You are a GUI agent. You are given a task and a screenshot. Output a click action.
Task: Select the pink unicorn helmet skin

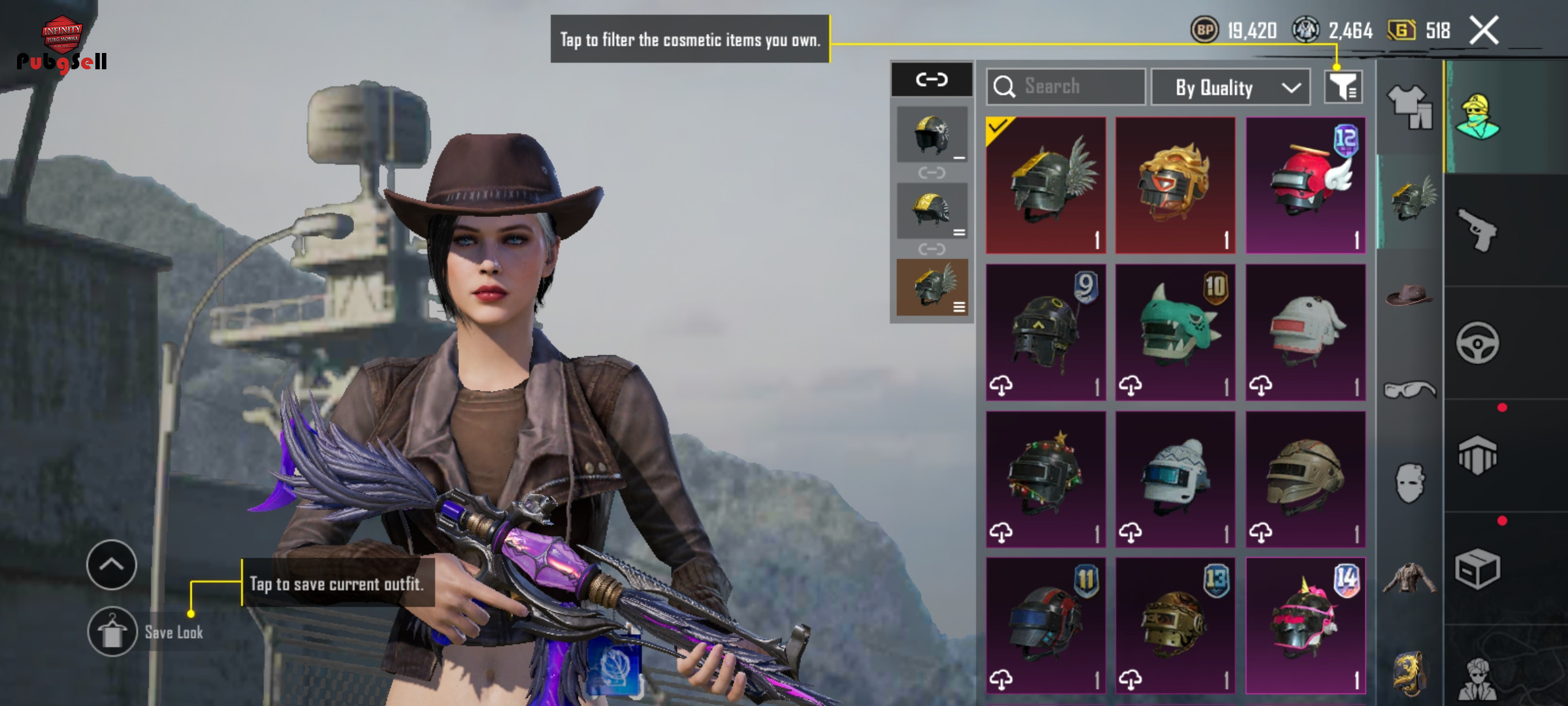[x=1305, y=626]
